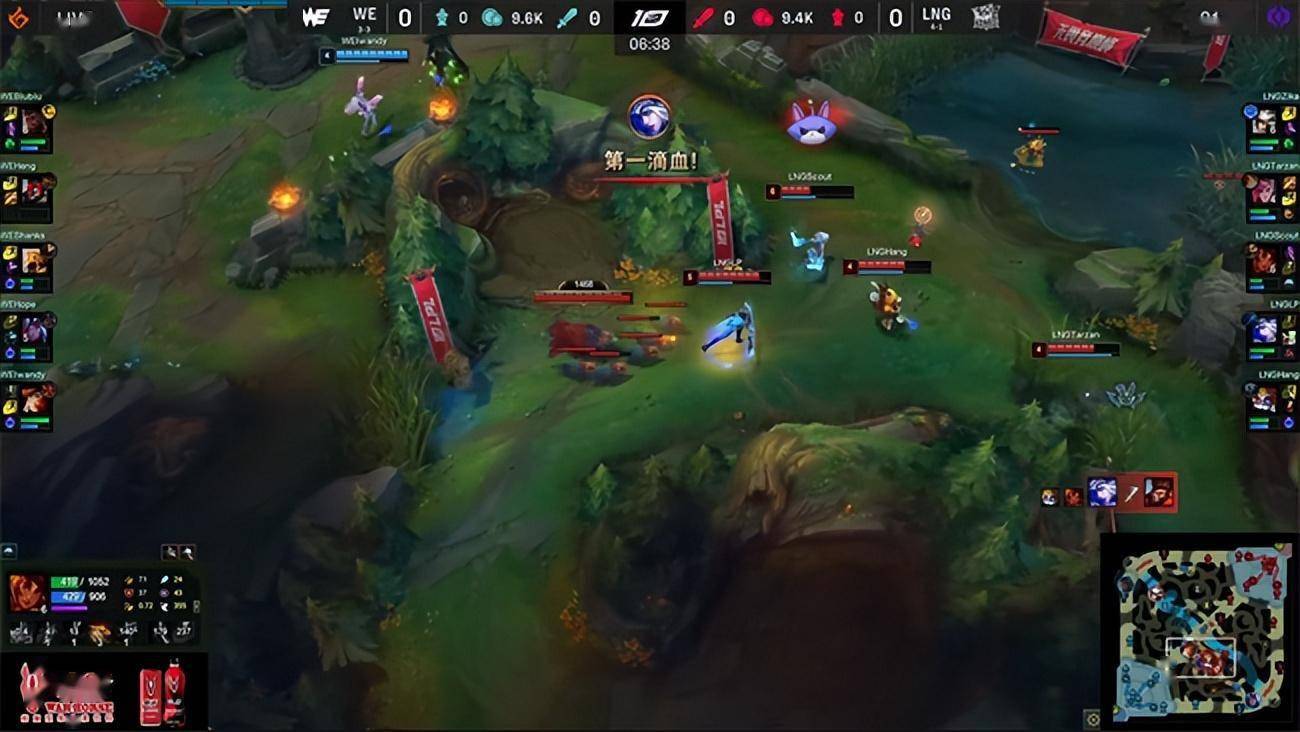1300x732 pixels.
Task: Select WE Heng's champion portrait
Action: [35, 191]
